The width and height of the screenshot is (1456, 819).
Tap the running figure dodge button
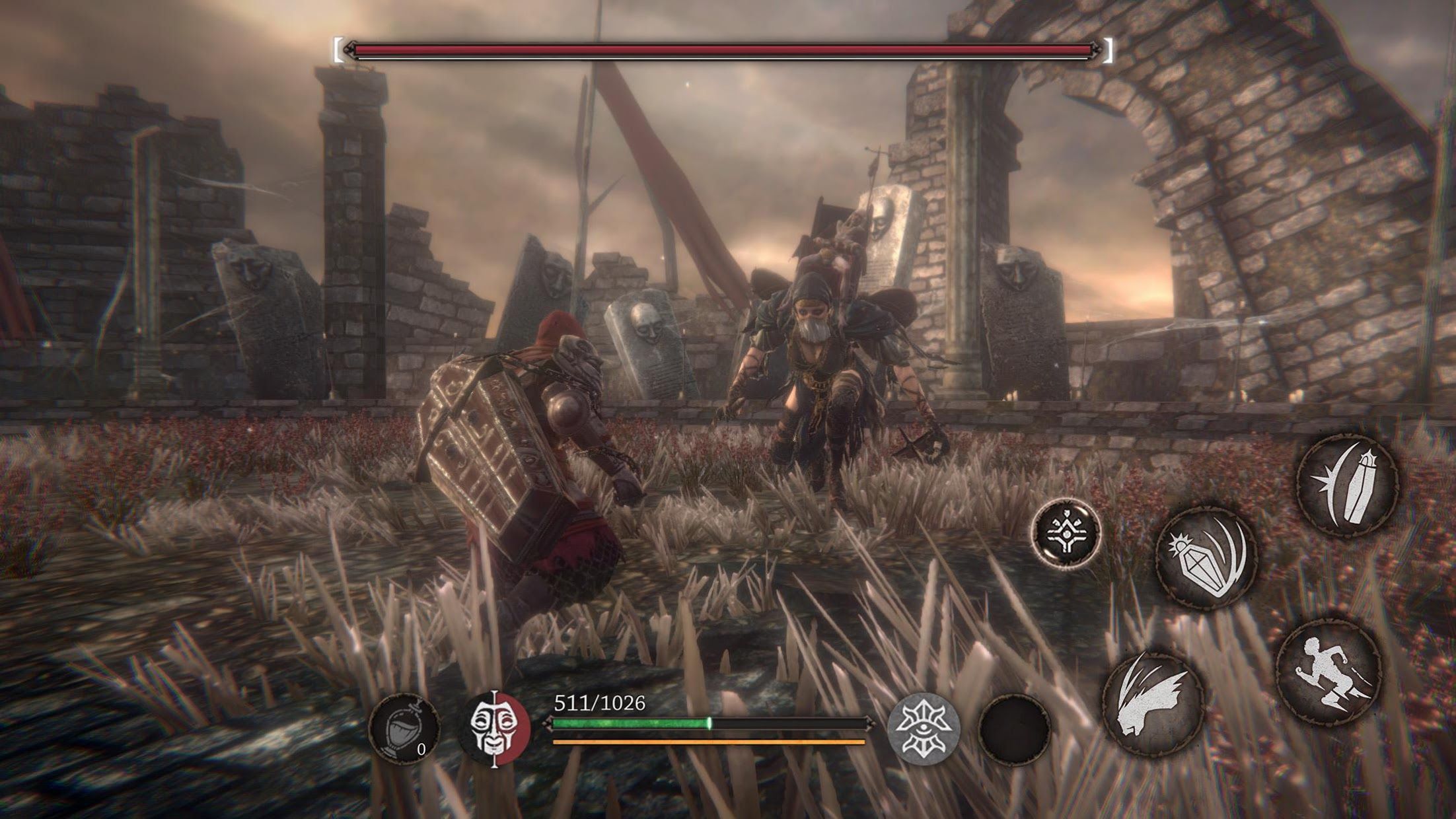[x=1329, y=674]
